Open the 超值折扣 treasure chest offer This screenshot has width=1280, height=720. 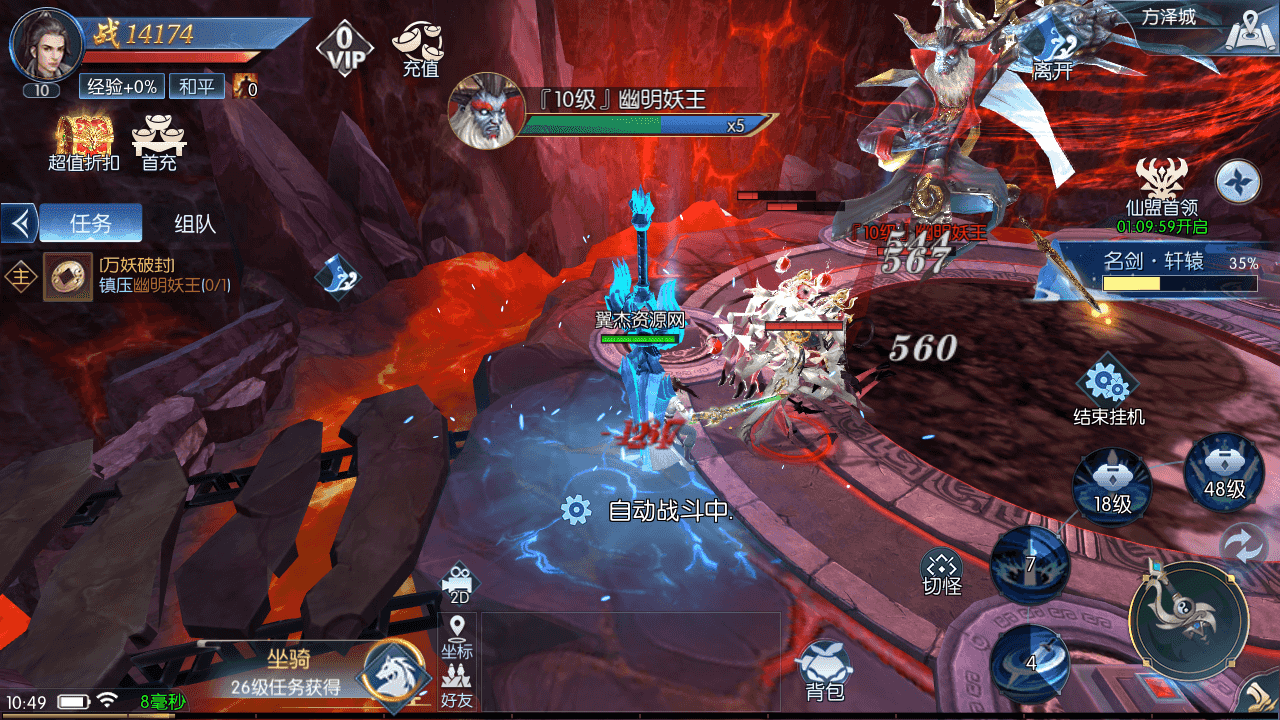click(83, 143)
